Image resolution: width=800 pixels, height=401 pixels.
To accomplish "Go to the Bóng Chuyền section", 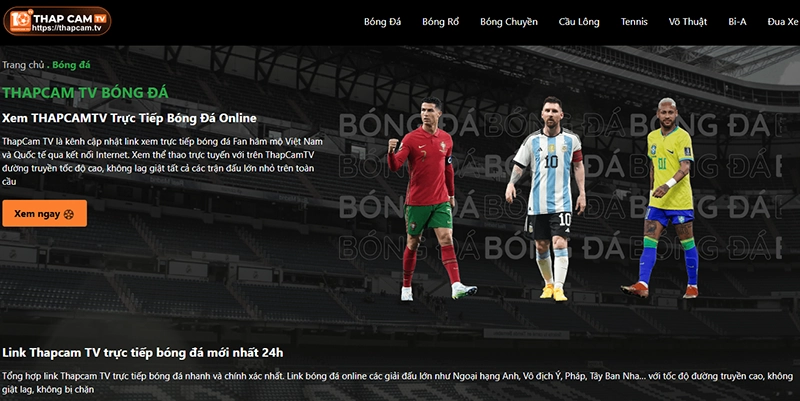I will (508, 21).
